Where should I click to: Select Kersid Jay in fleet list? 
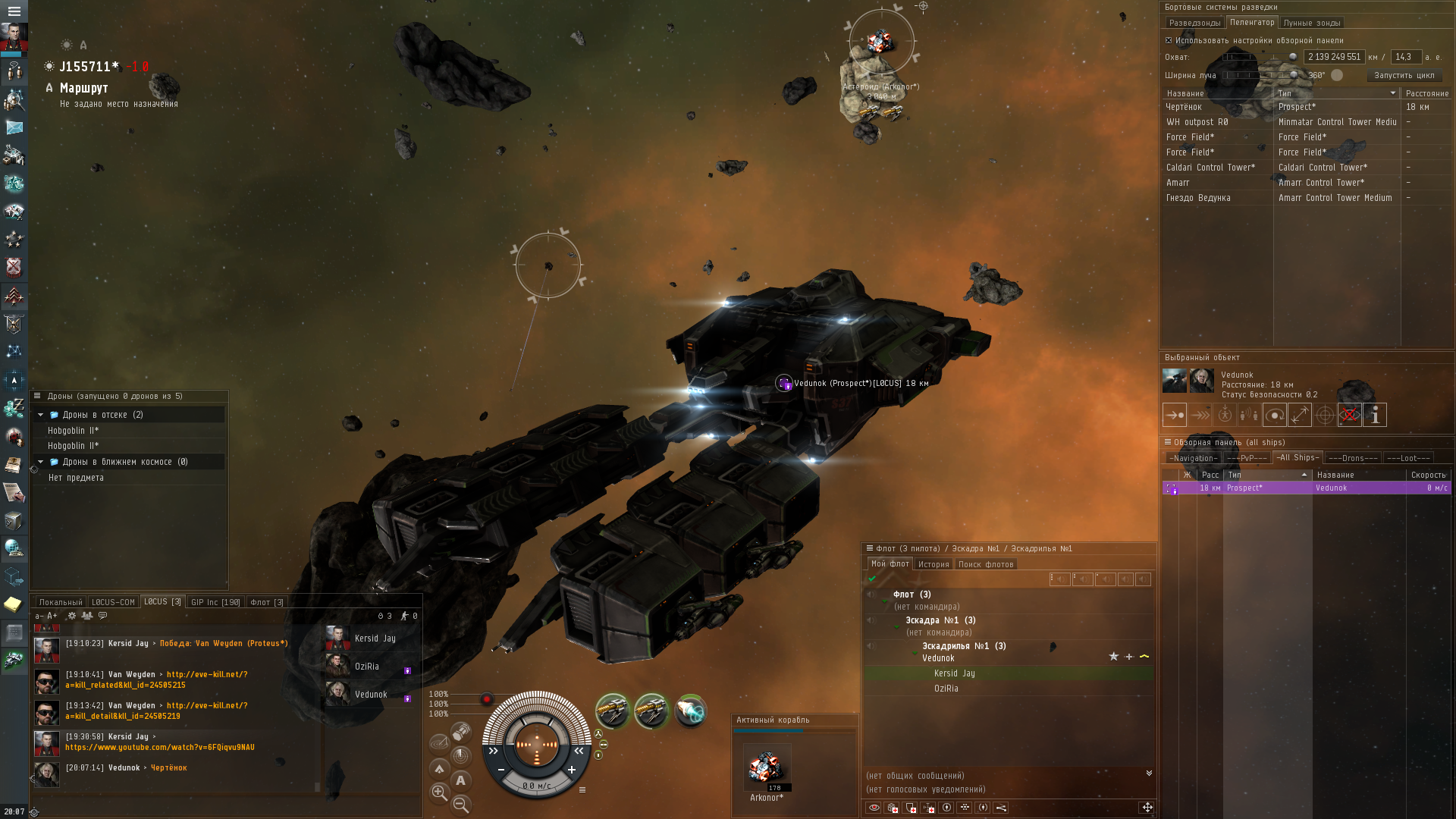point(955,673)
